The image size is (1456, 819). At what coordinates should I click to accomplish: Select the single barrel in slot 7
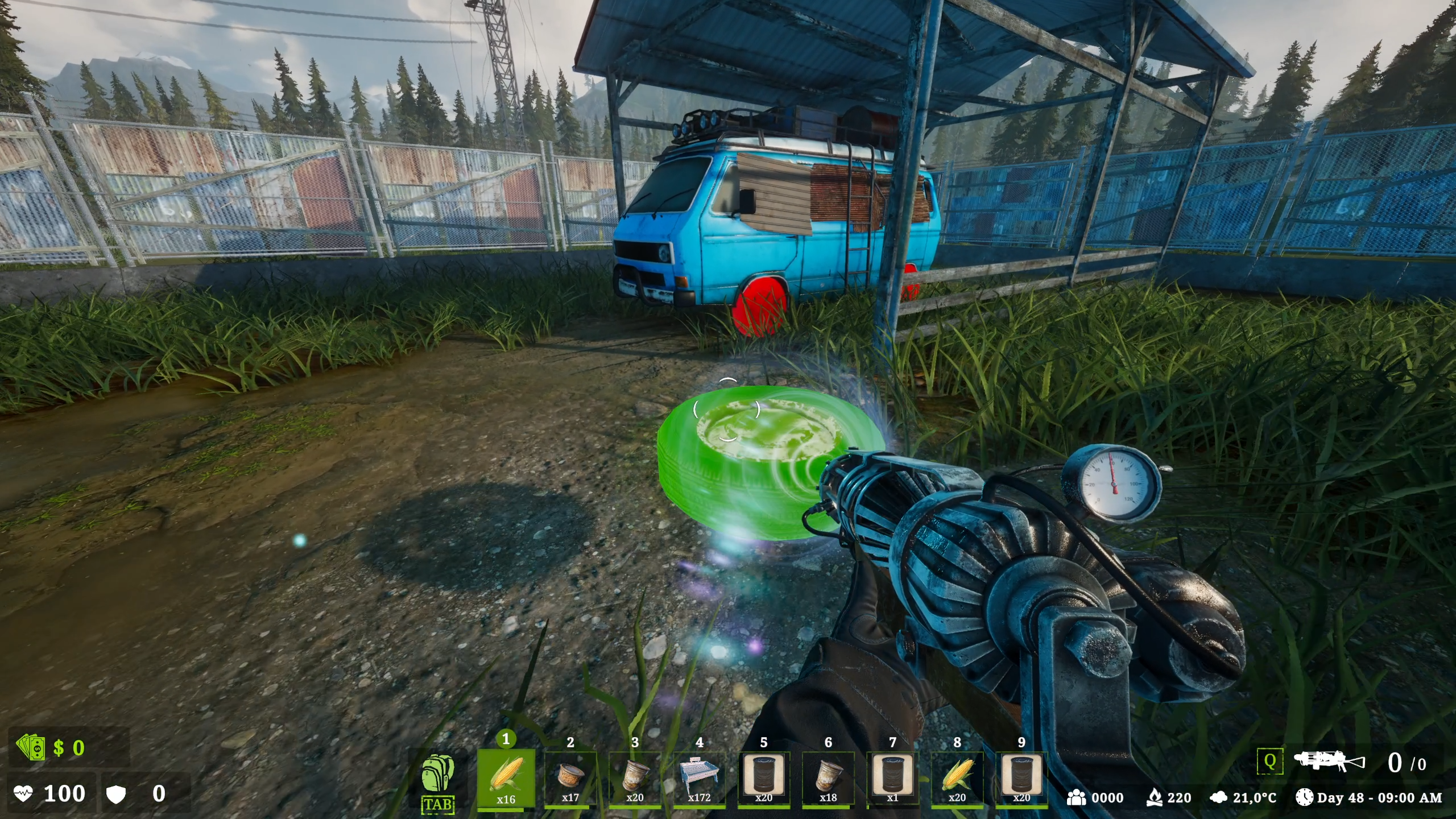tap(892, 777)
